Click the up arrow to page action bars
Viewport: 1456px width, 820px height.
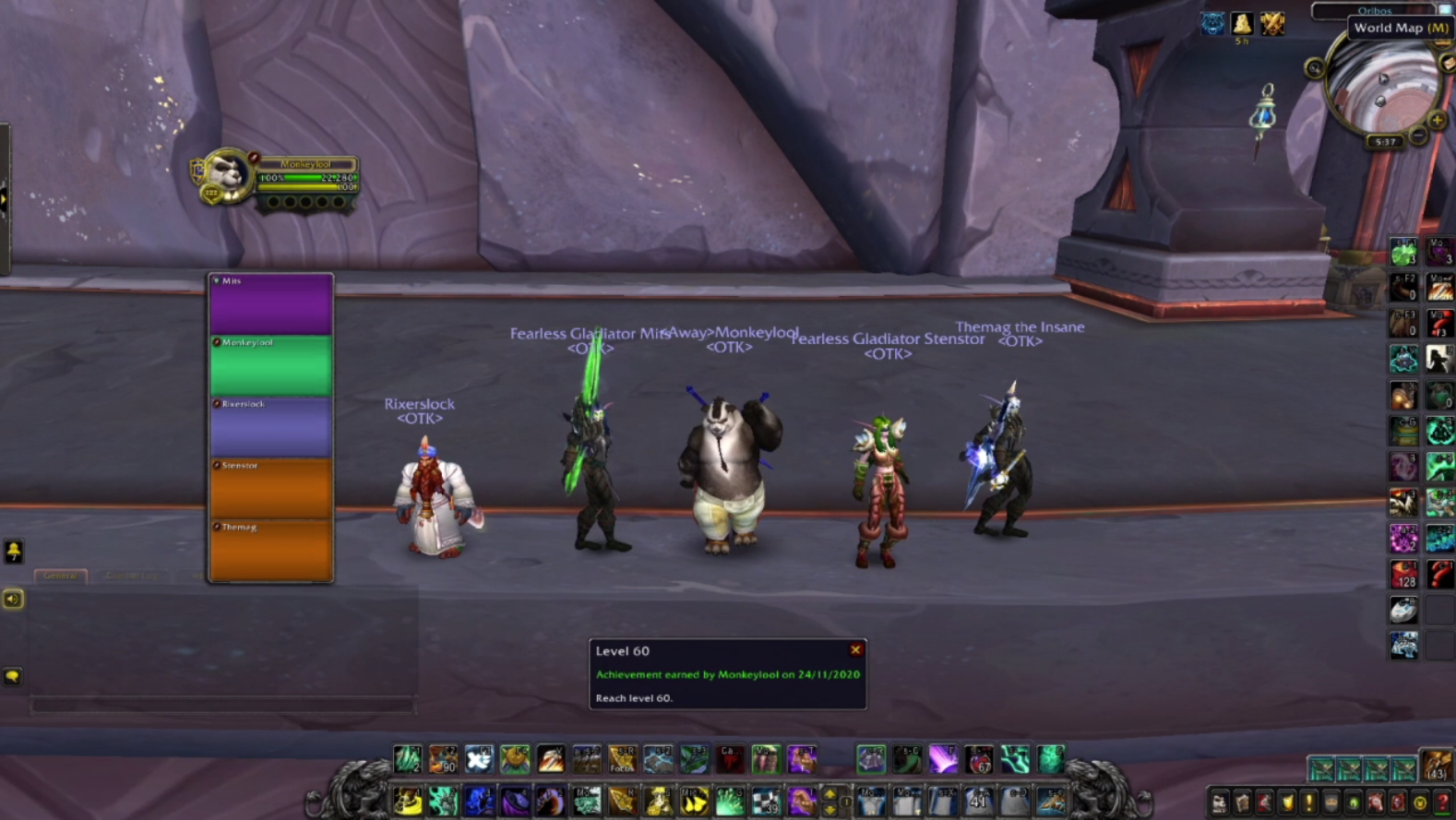click(x=829, y=794)
